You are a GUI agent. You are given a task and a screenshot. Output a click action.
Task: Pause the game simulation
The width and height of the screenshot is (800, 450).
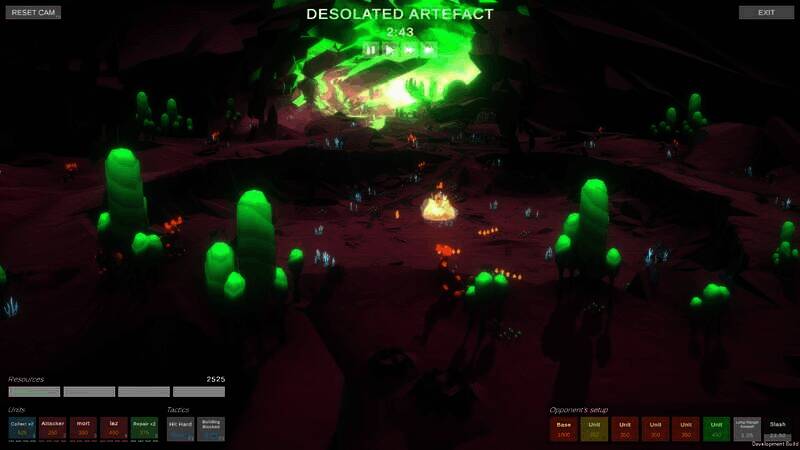pos(371,49)
